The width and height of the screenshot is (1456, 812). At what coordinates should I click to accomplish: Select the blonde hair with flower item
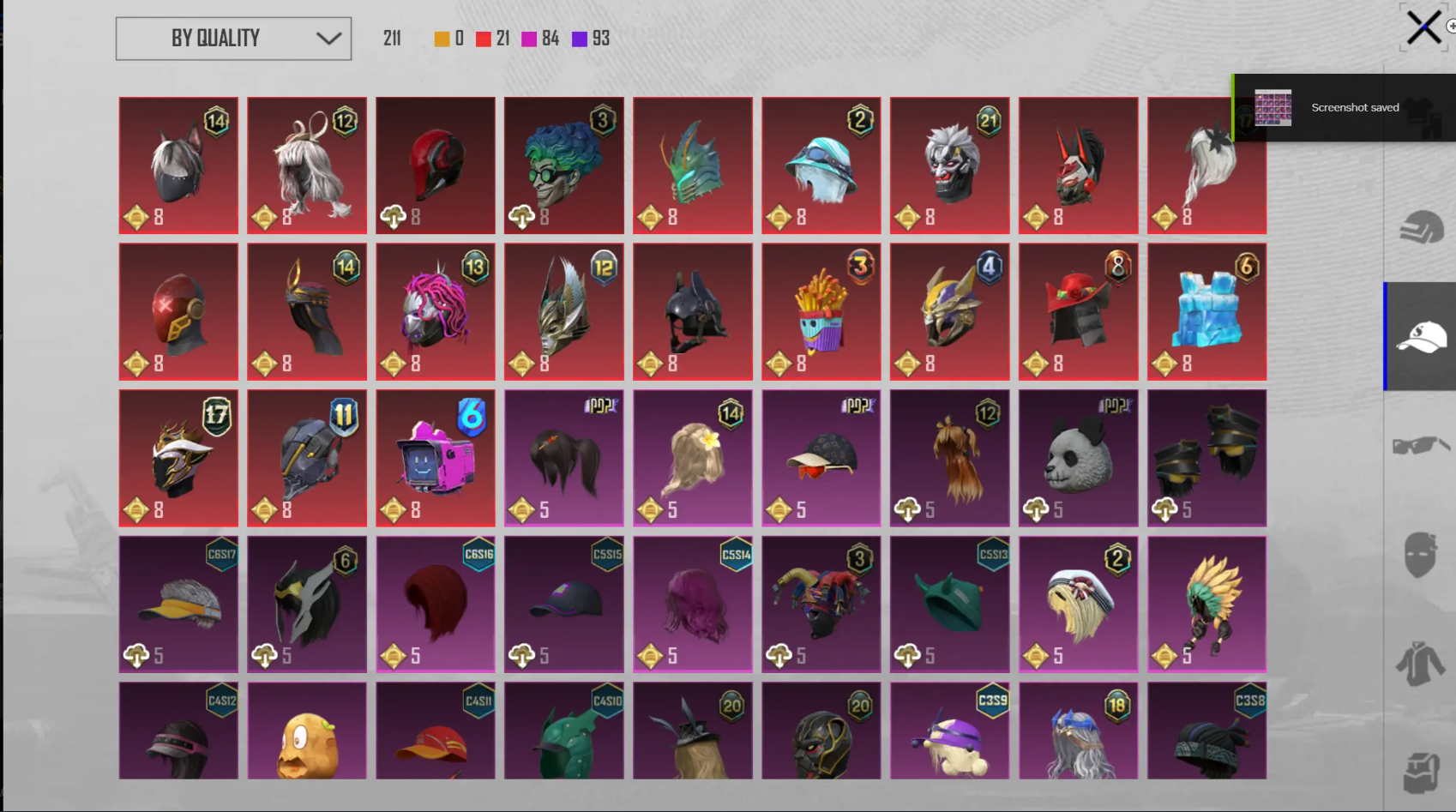click(692, 457)
